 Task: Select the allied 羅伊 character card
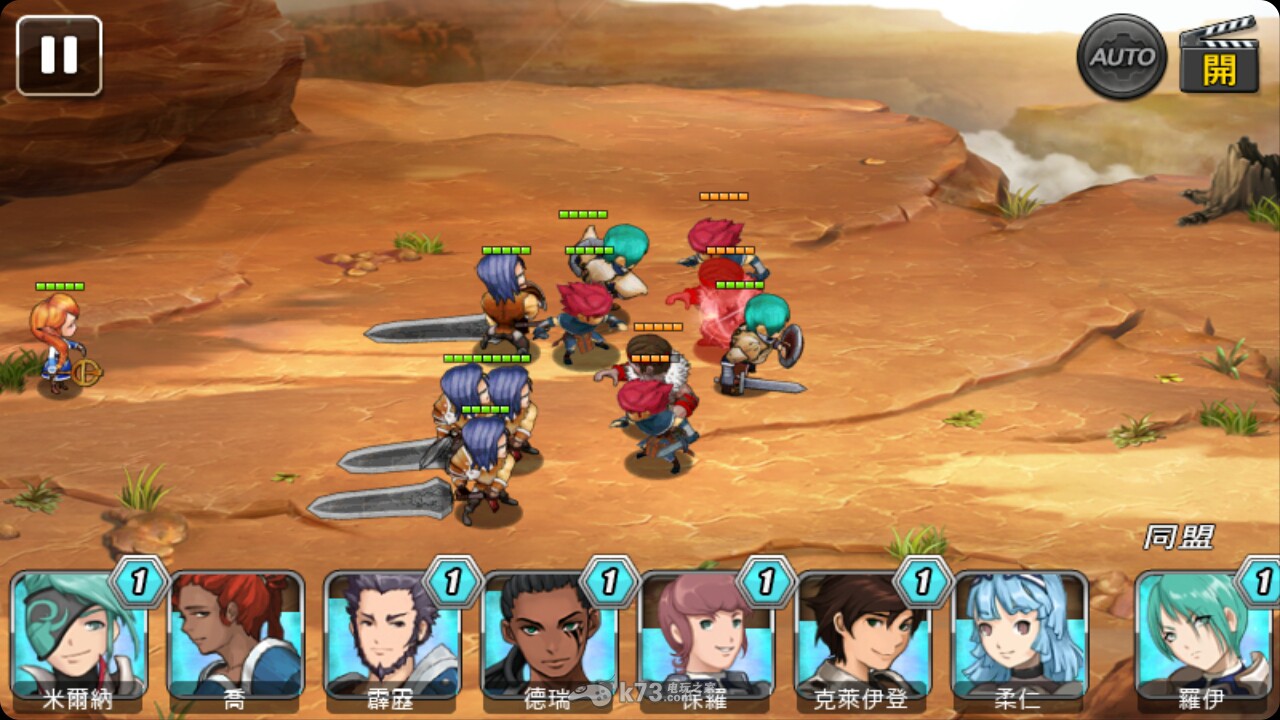(1204, 635)
